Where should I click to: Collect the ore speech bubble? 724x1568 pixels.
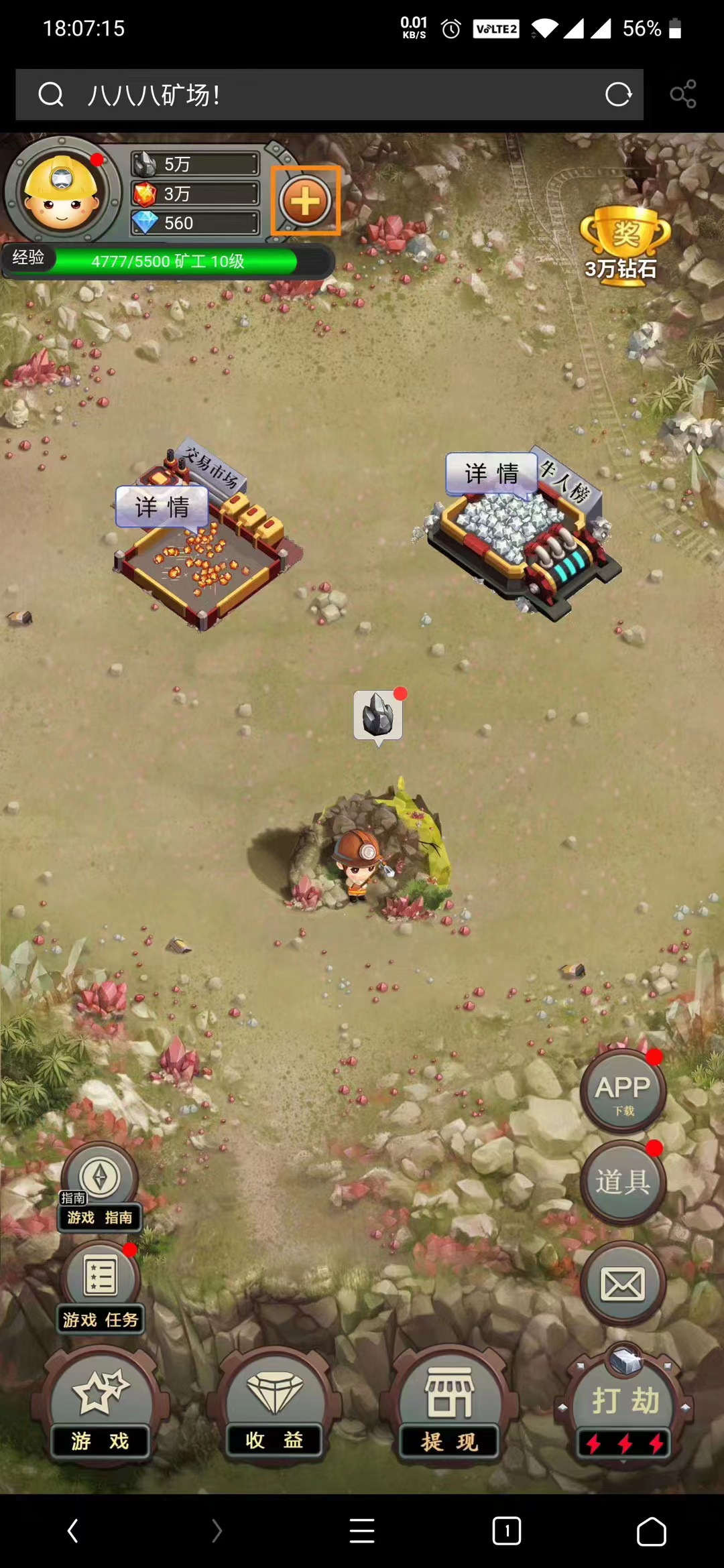pyautogui.click(x=378, y=715)
